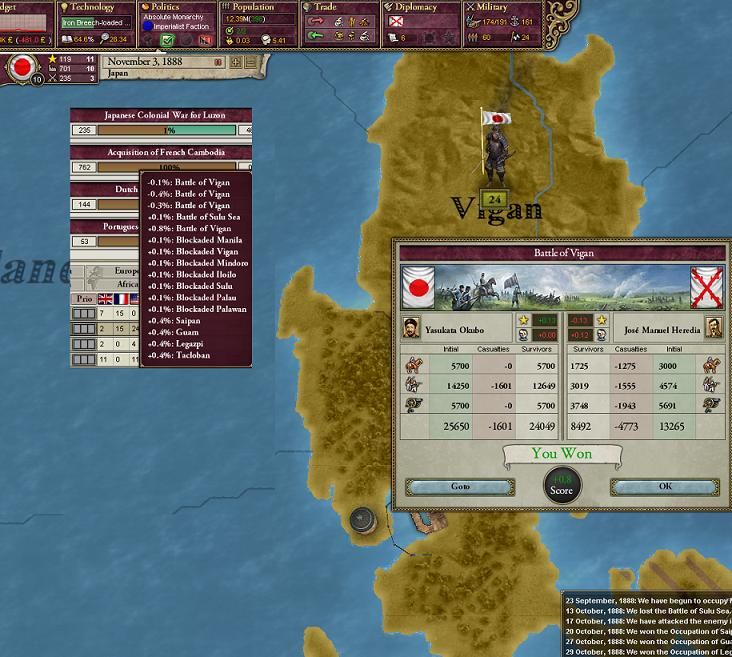Click the Prio column header

(84, 299)
